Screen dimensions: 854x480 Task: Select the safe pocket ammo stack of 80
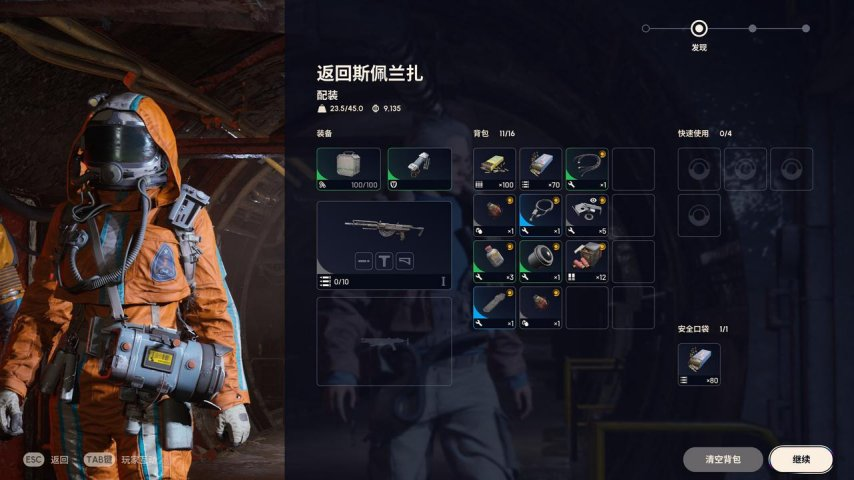click(698, 364)
